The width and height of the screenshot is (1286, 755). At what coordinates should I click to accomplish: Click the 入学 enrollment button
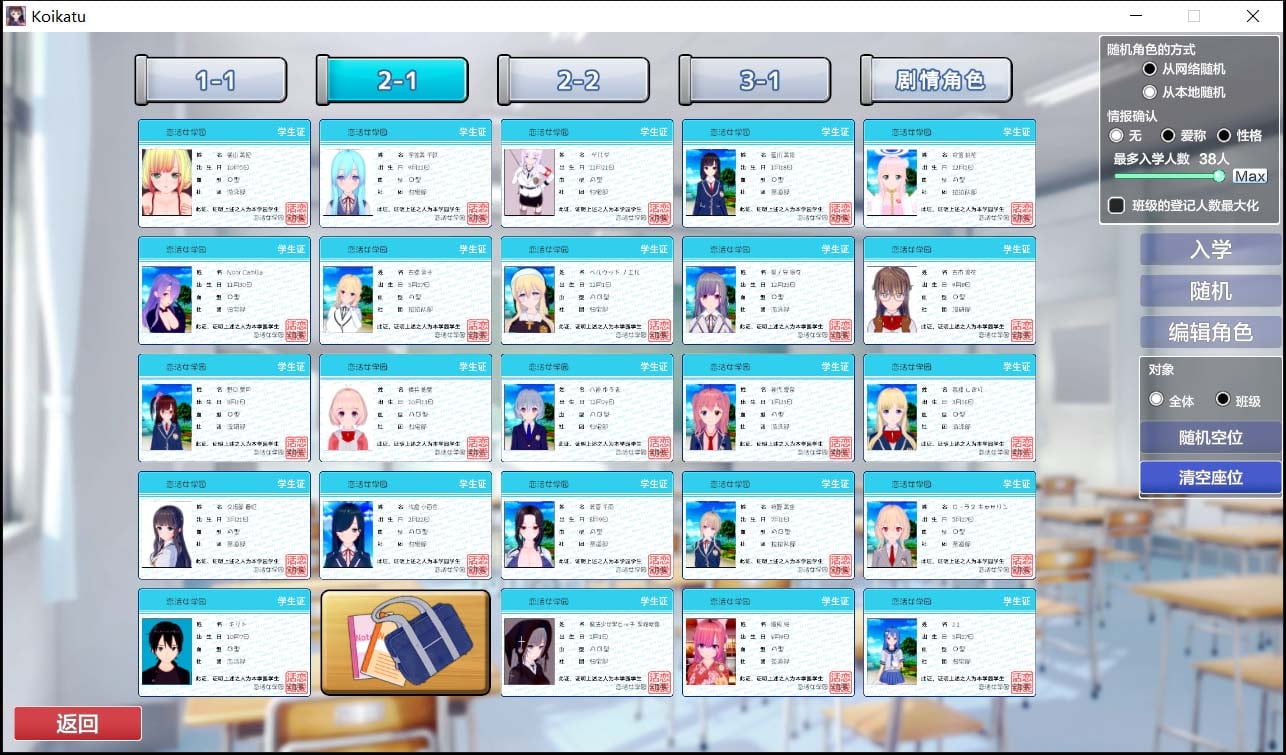point(1210,249)
